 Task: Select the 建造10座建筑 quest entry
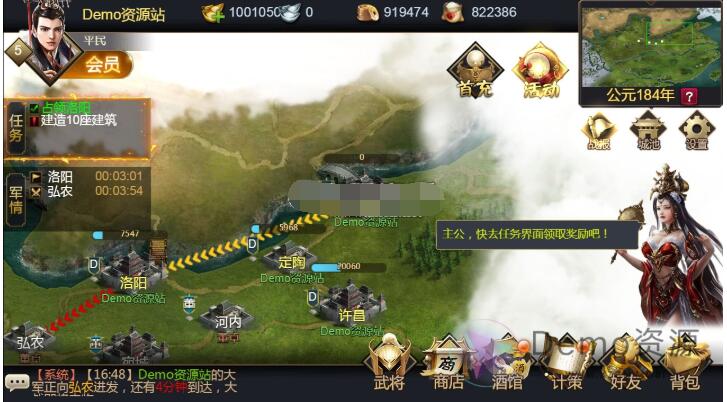tap(79, 120)
